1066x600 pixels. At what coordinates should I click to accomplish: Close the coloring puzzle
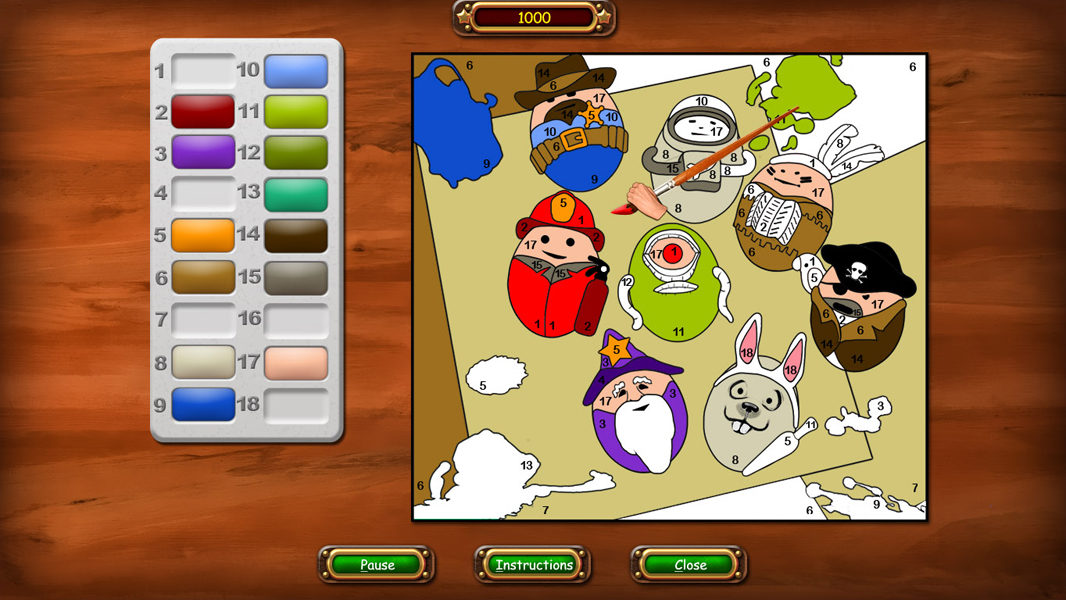click(x=689, y=565)
